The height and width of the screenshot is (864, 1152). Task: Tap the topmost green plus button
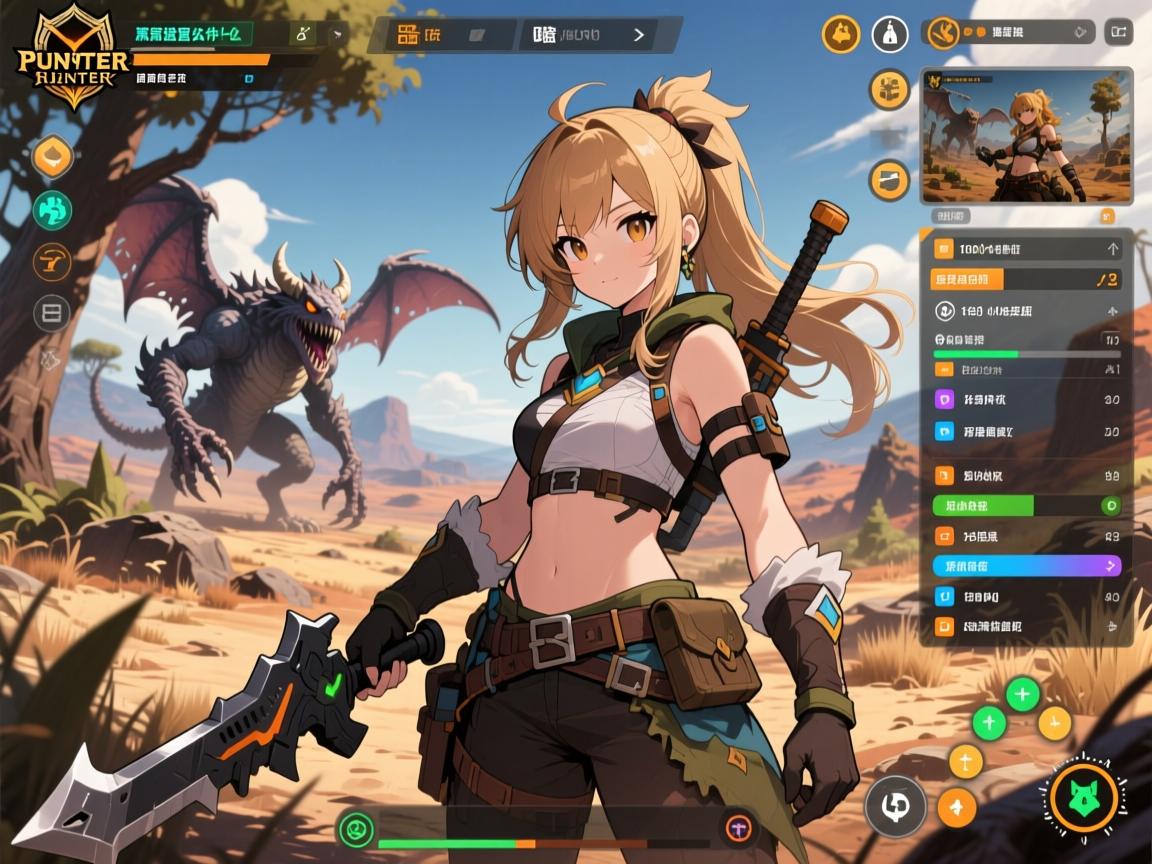click(1022, 693)
